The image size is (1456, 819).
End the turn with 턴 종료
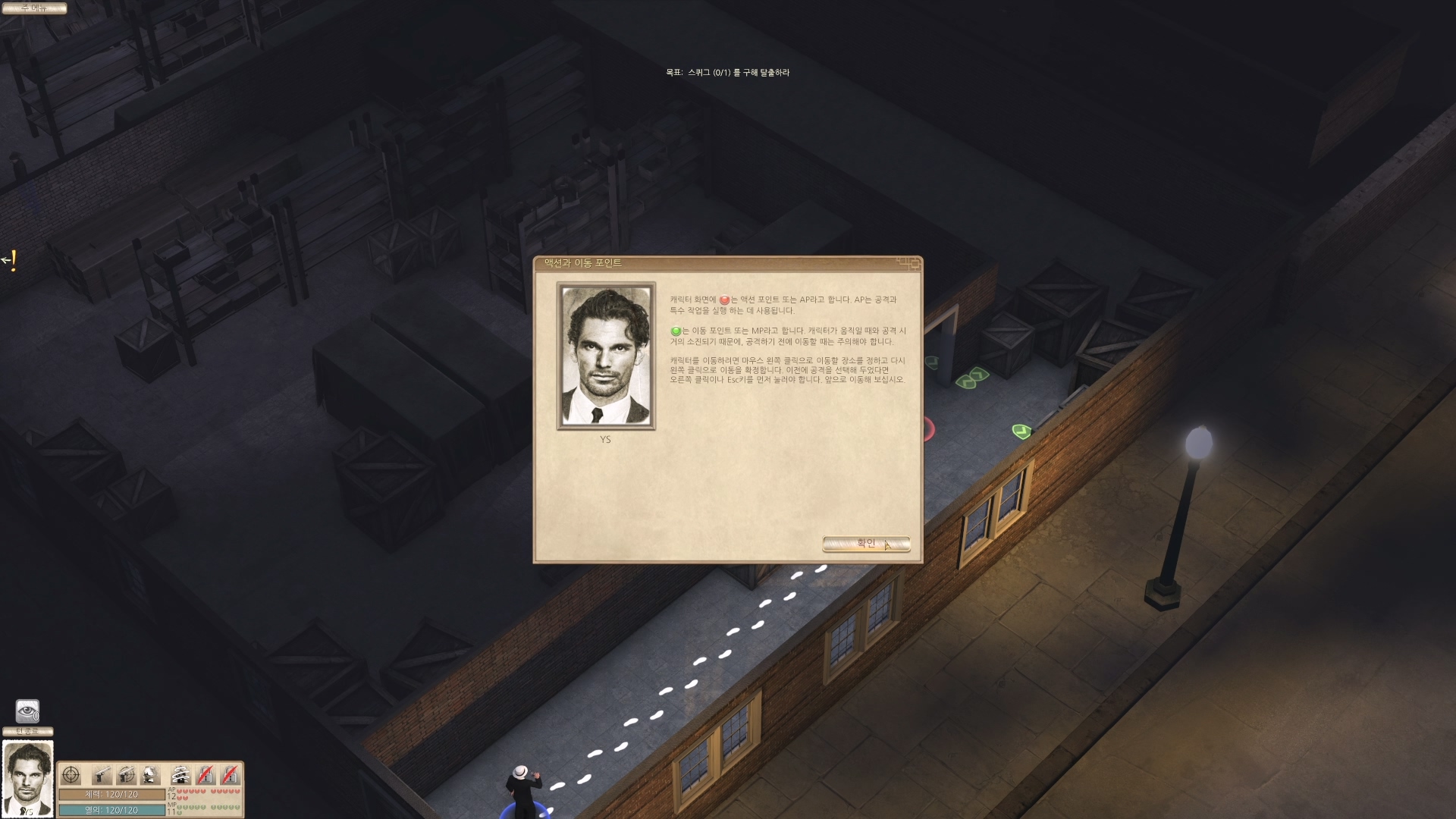pos(28,731)
